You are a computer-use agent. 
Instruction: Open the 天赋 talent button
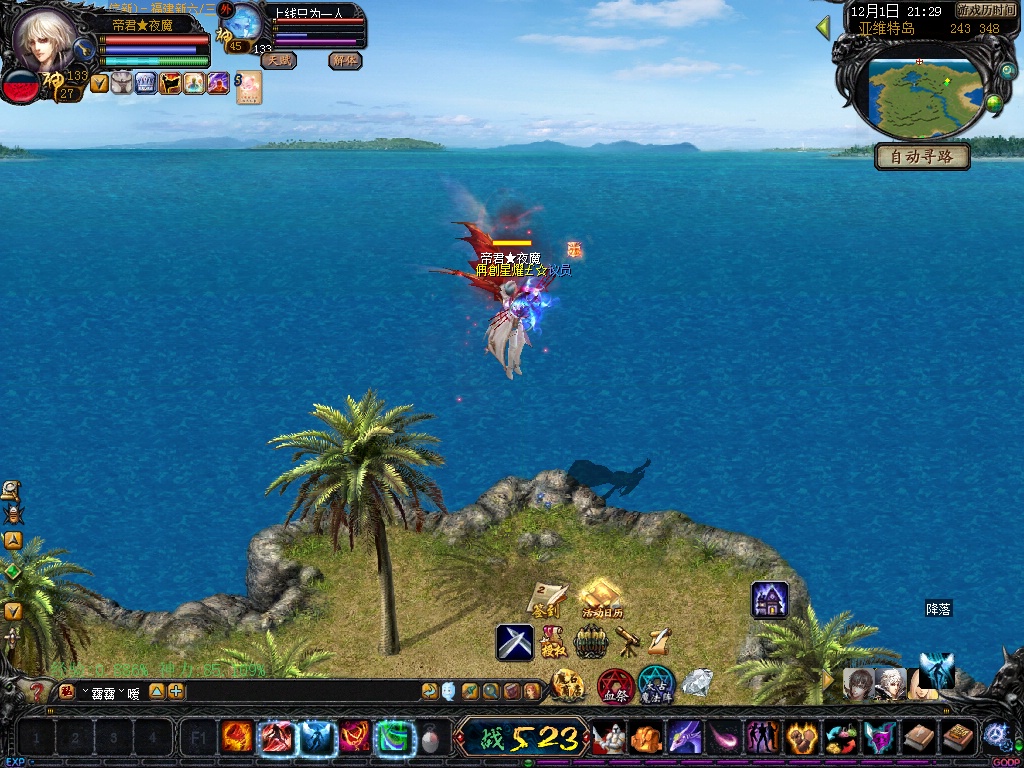tap(279, 60)
